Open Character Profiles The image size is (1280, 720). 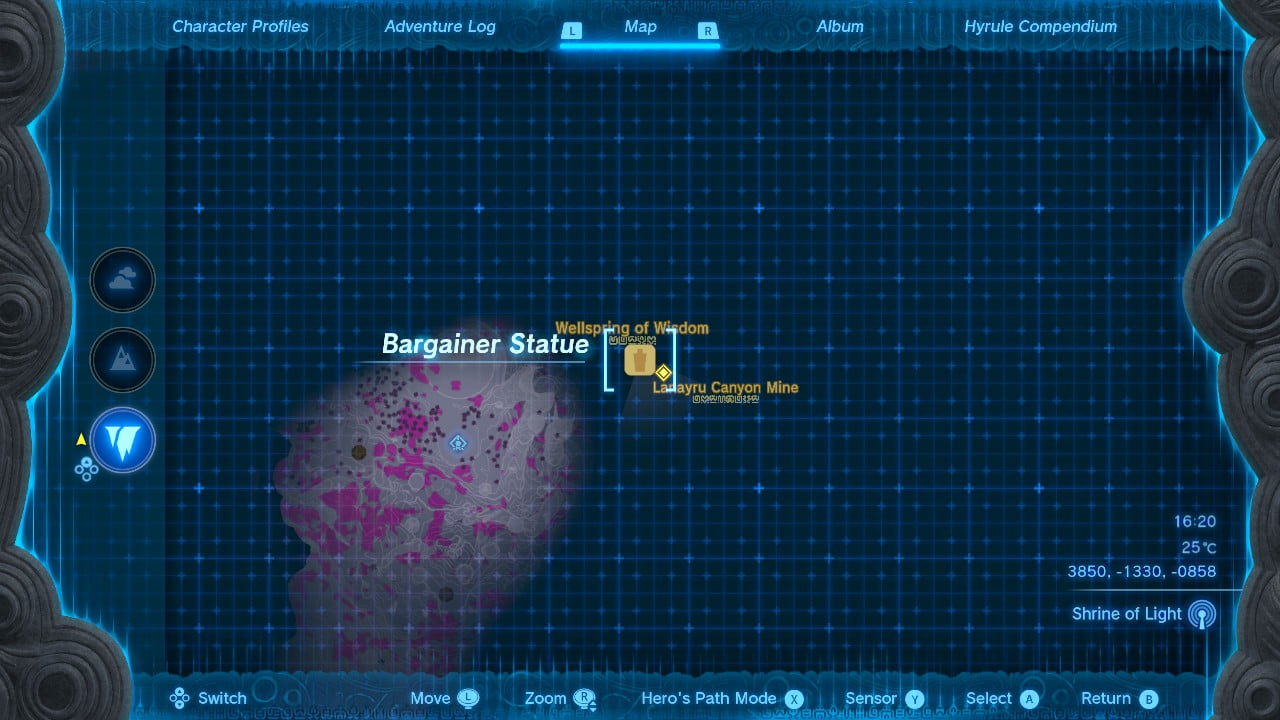pyautogui.click(x=240, y=26)
